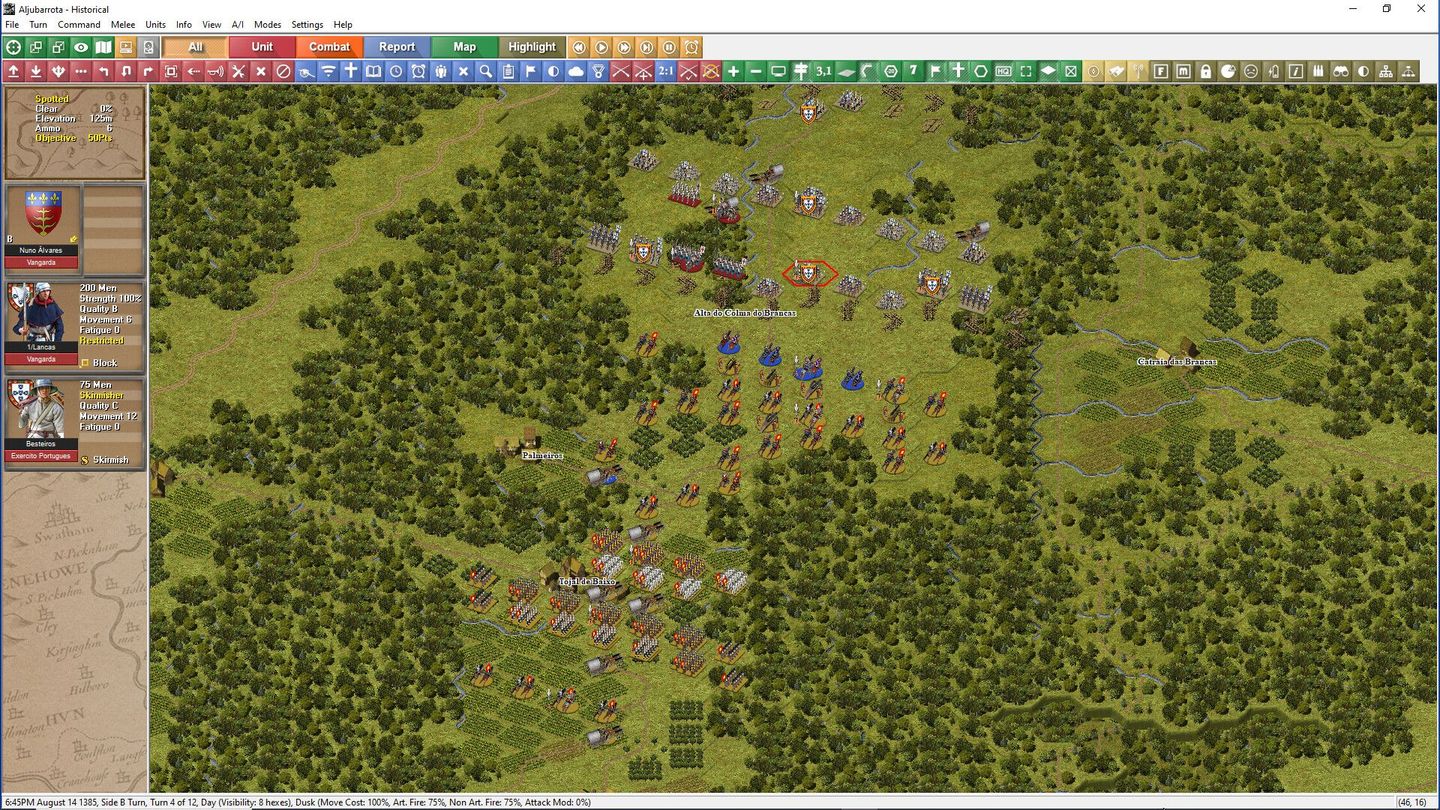Open Parameter Data via the clipboard icon
Screen dimensions: 1440x810
(x=508, y=70)
